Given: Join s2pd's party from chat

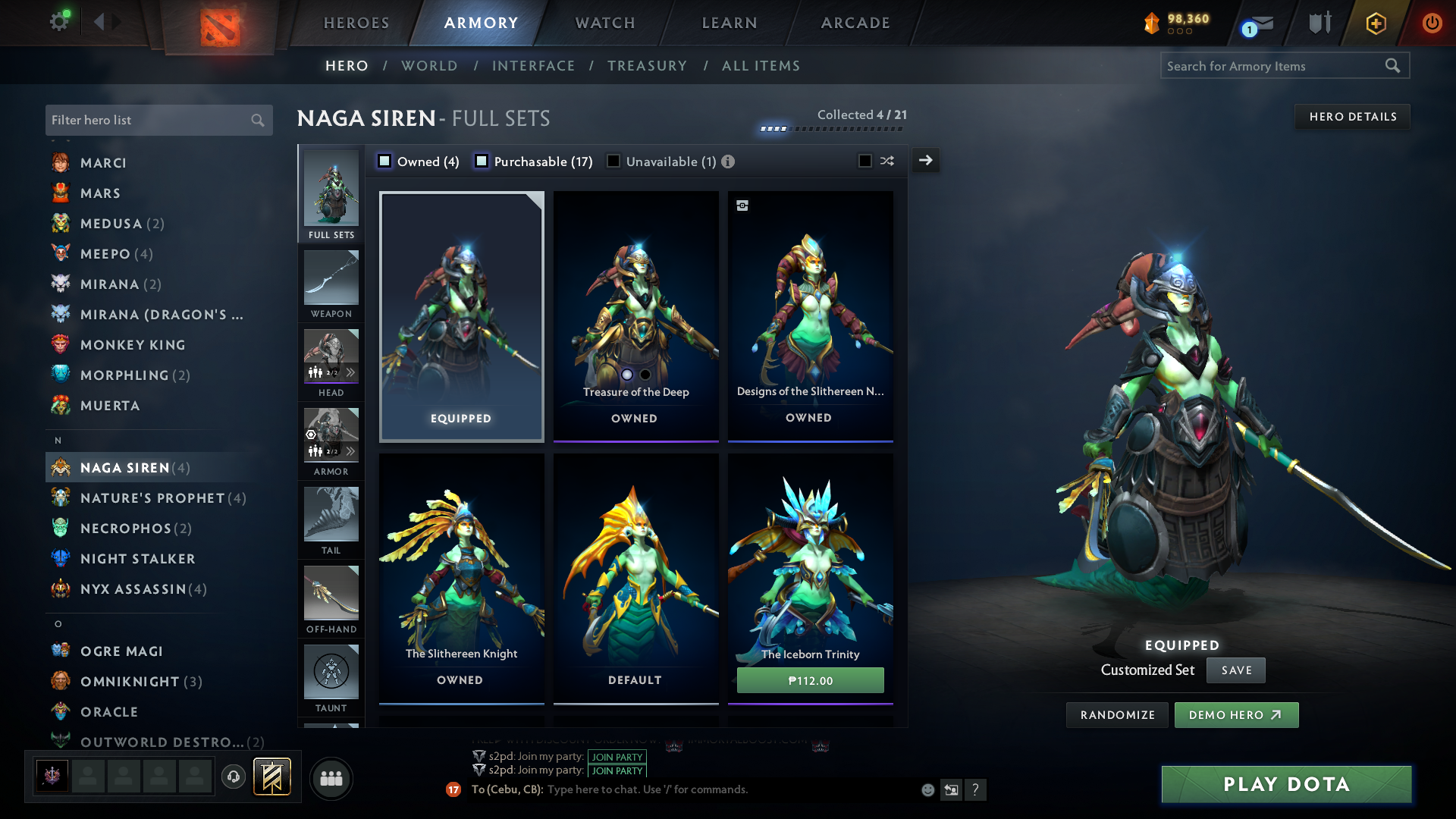Looking at the screenshot, I should [x=617, y=757].
